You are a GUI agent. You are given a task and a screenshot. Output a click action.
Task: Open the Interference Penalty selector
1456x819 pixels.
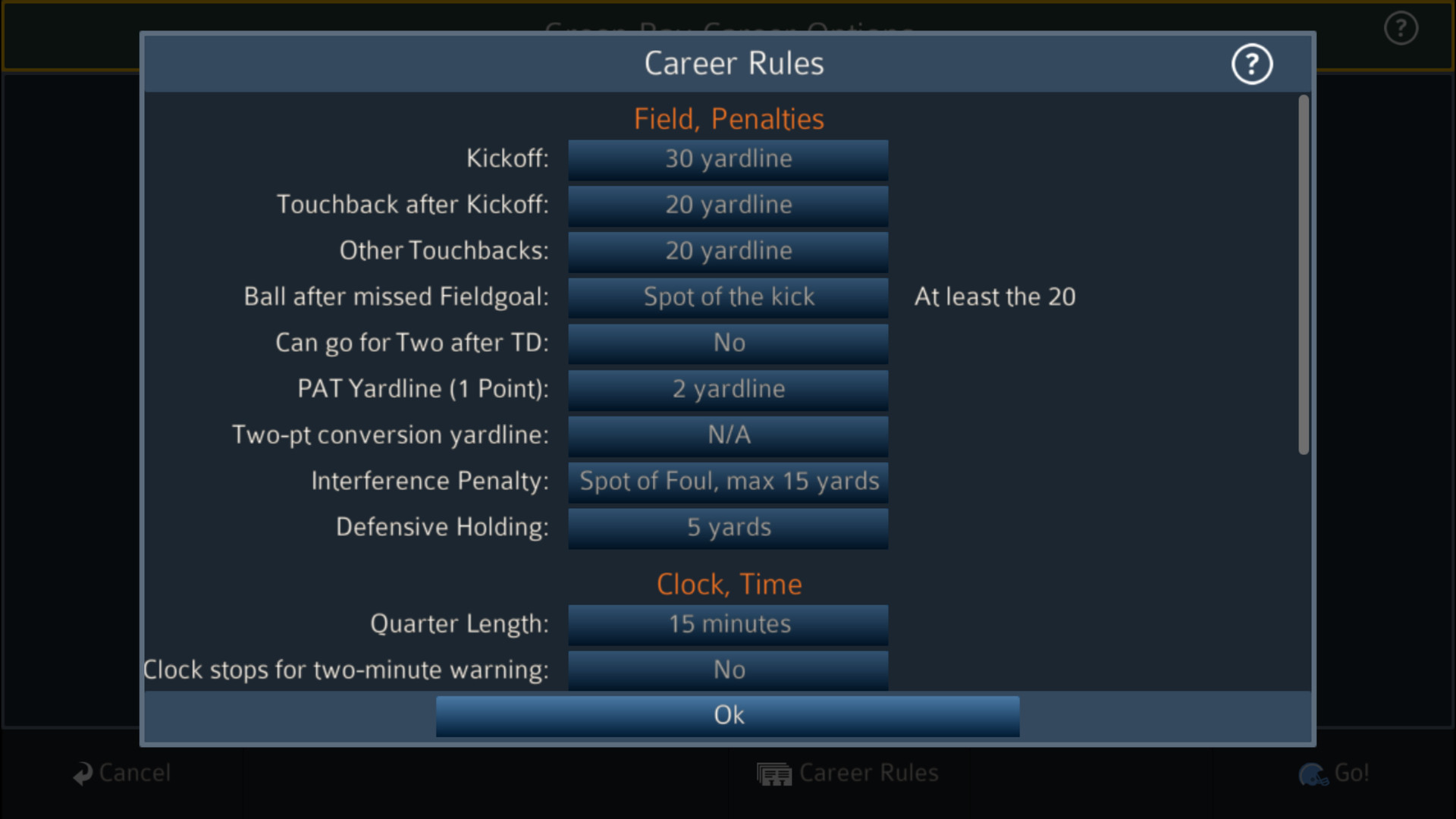727,482
